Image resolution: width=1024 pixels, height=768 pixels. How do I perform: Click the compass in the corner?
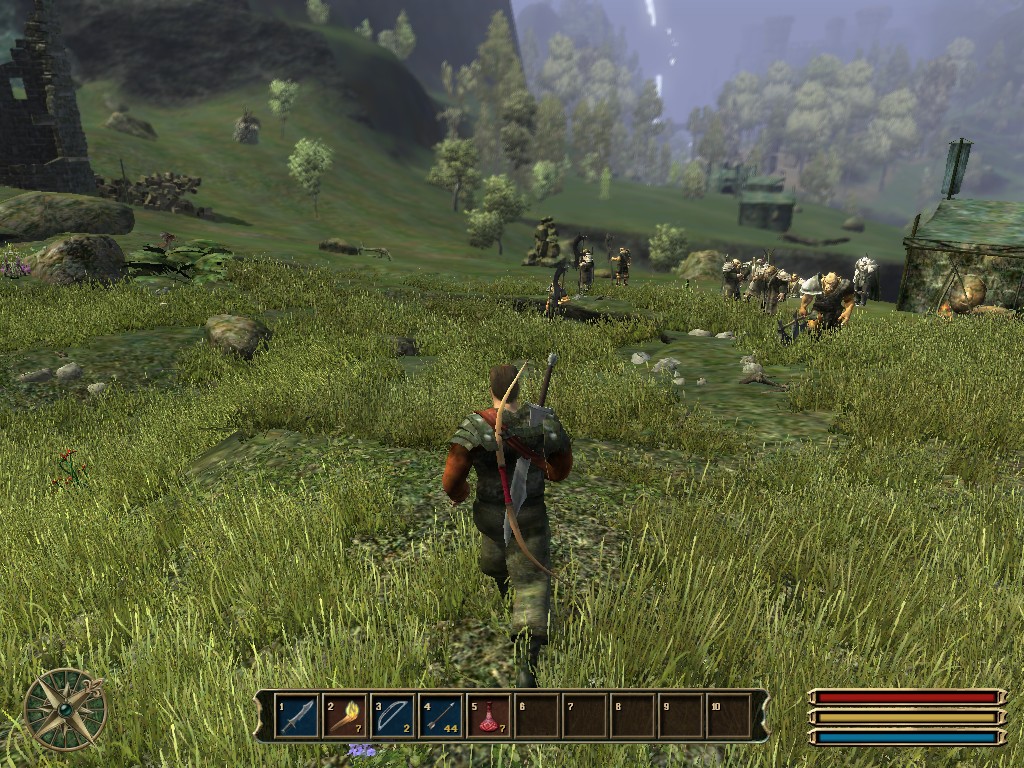click(x=65, y=709)
